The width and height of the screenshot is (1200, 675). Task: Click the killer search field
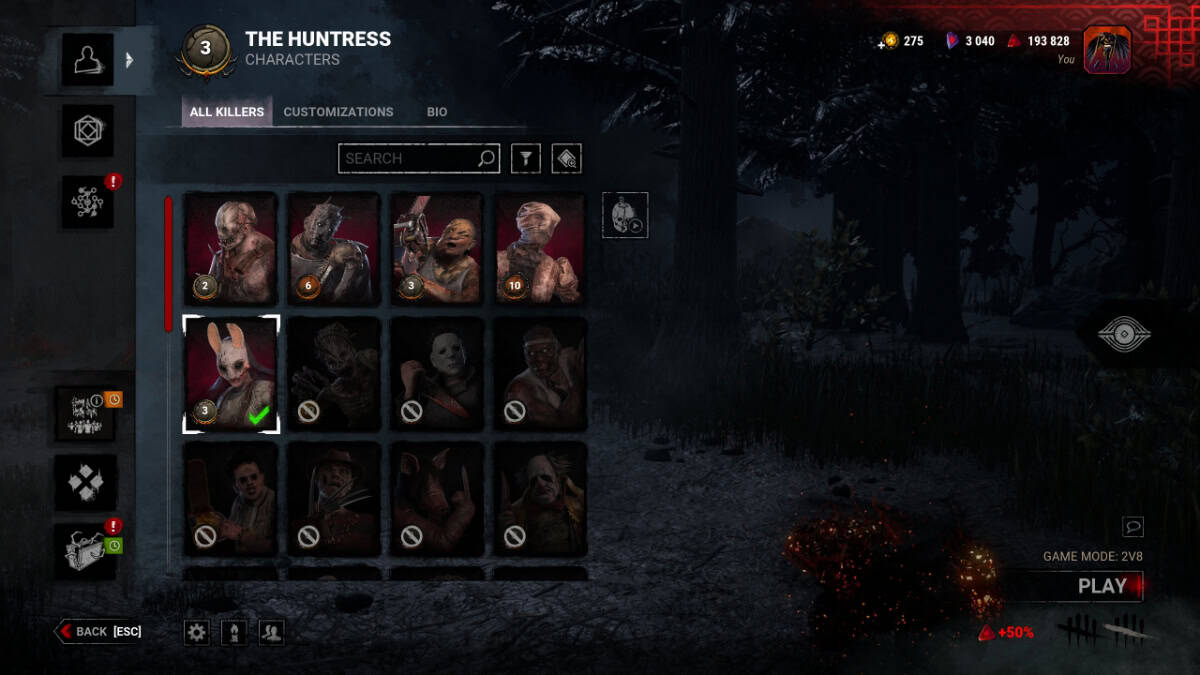click(x=408, y=158)
